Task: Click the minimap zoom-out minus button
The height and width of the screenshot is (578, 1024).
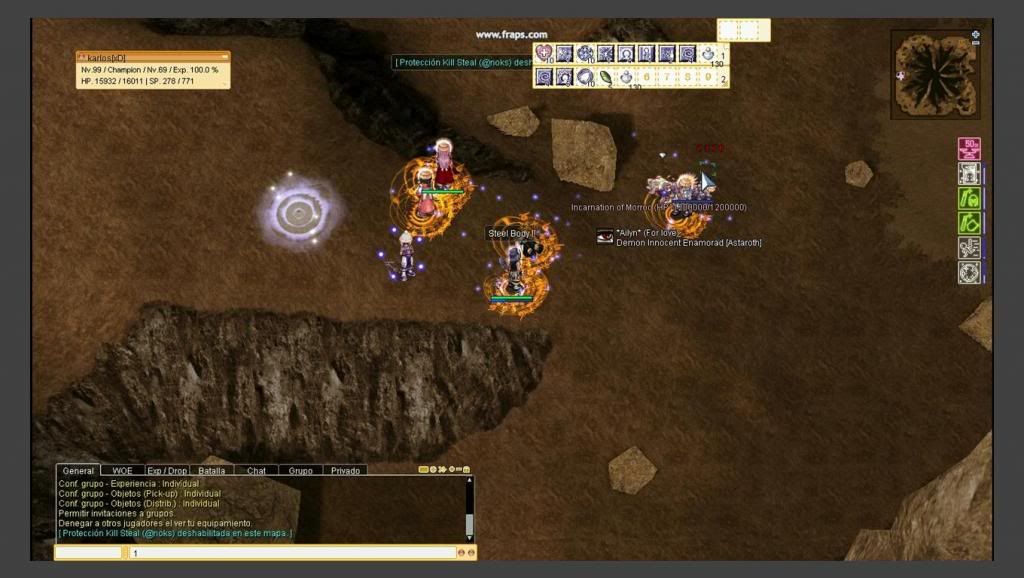Action: tap(976, 43)
